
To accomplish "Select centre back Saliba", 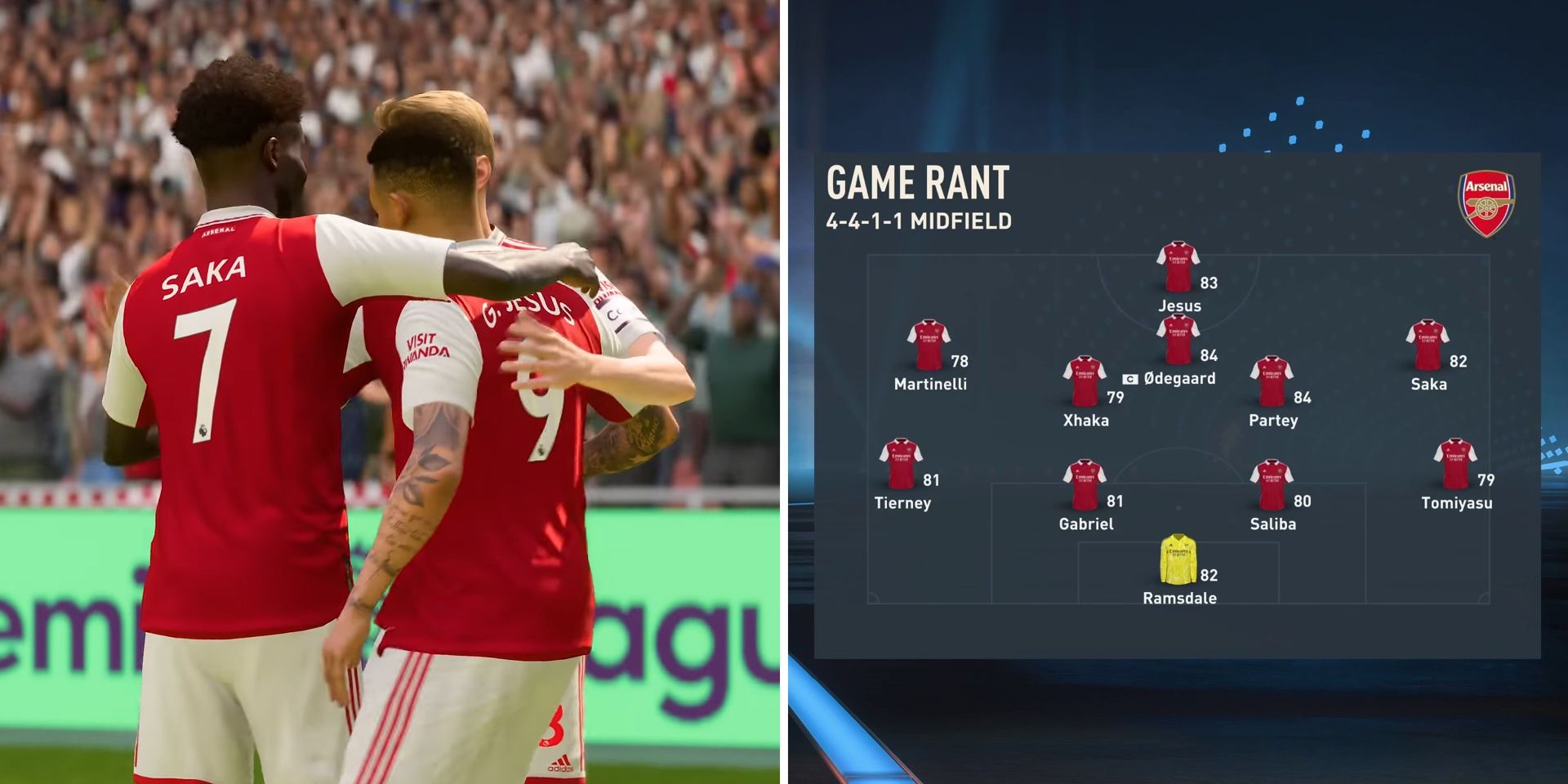I will [1272, 485].
